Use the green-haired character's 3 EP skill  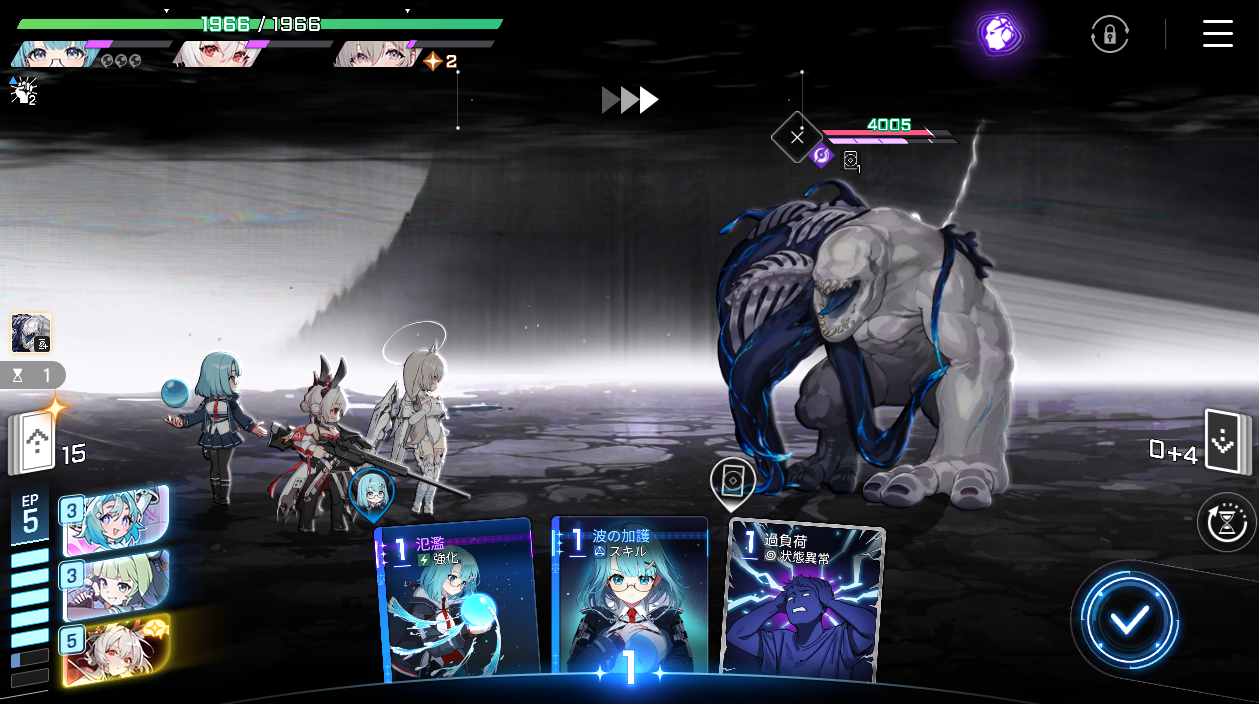click(115, 584)
